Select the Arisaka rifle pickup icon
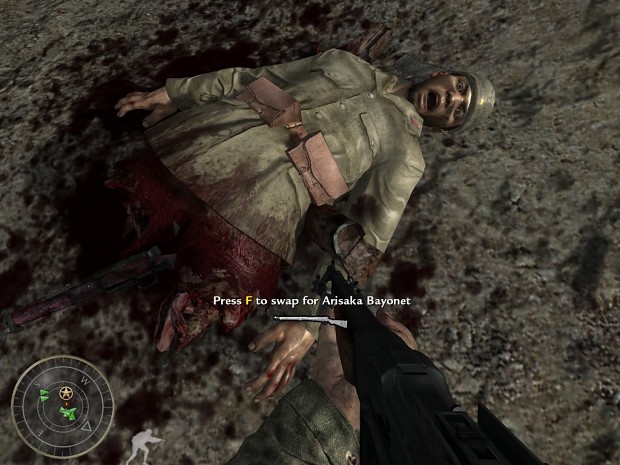Image resolution: width=620 pixels, height=465 pixels. click(310, 321)
